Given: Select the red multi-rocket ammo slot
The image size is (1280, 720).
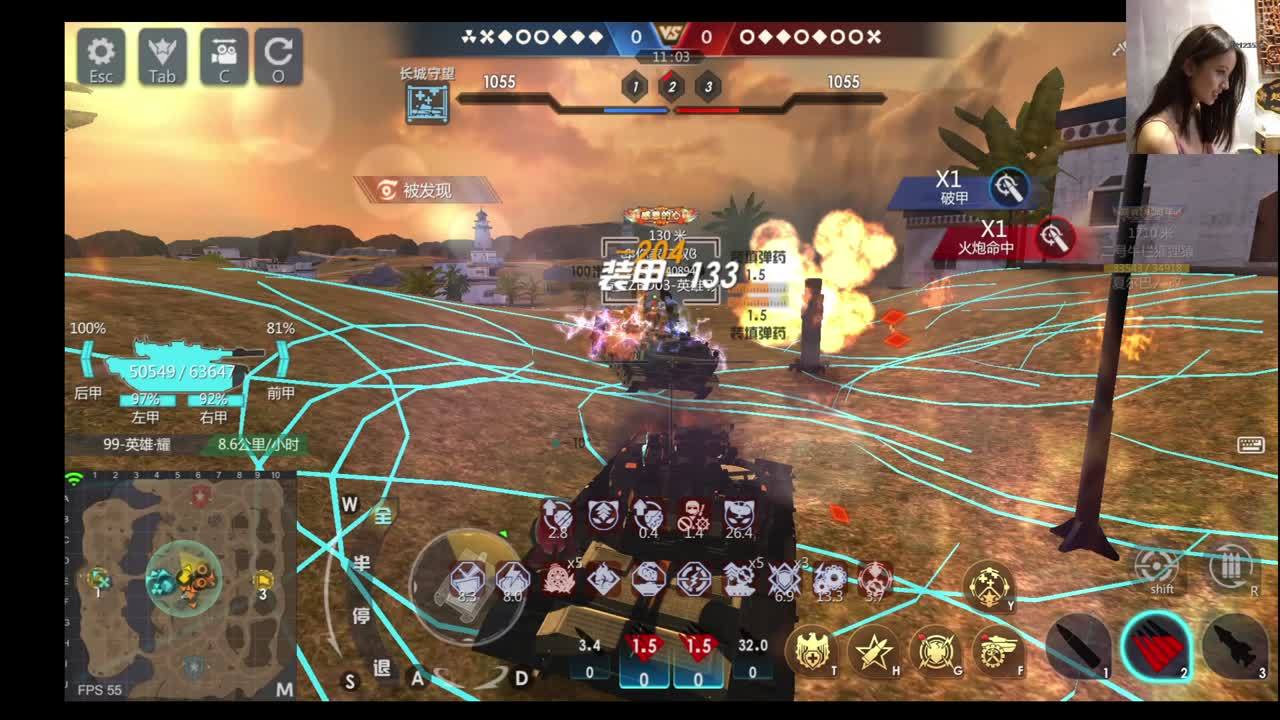Looking at the screenshot, I should click(x=1156, y=645).
